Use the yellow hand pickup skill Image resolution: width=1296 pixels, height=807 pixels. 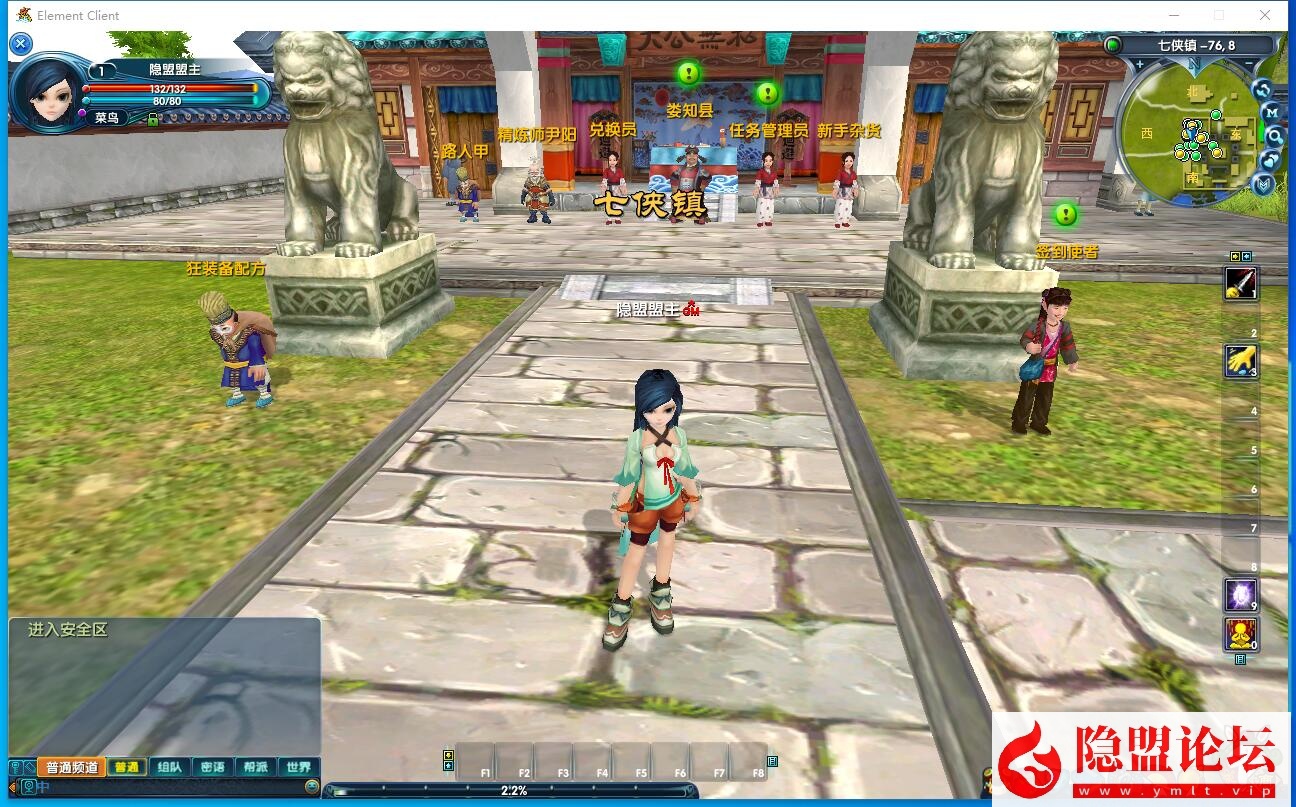[x=1241, y=361]
